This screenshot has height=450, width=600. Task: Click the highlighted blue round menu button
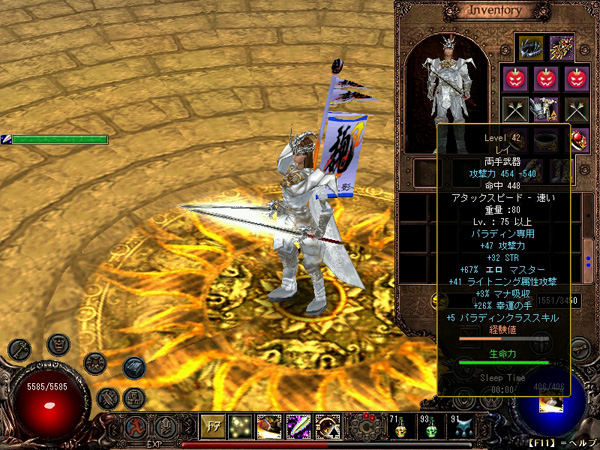pyautogui.click(x=134, y=367)
